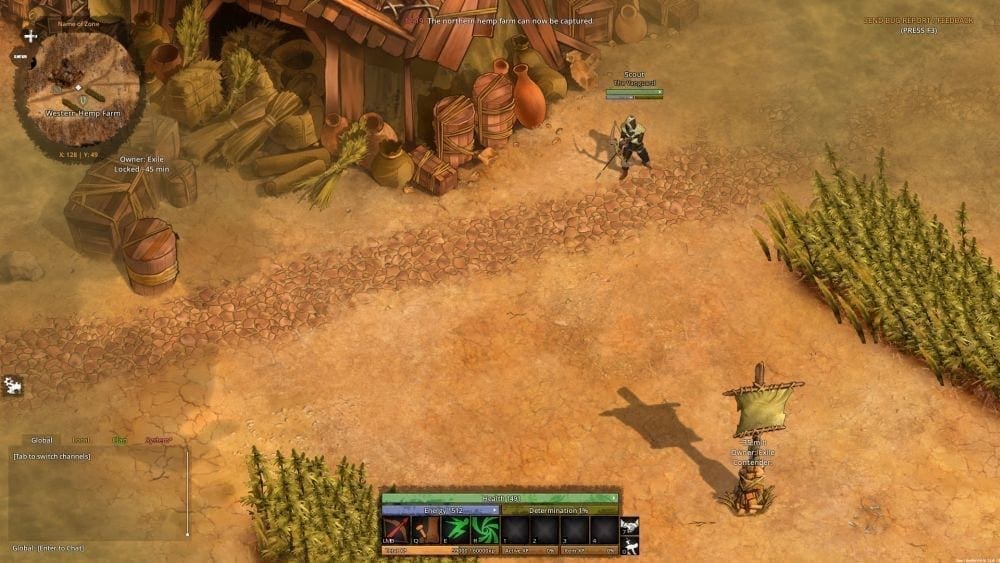Select the bow attack ability slot
This screenshot has height=563, width=1000.
tap(397, 530)
